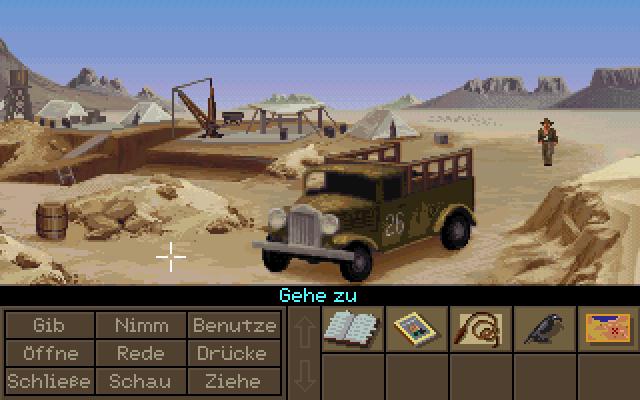
Task: Click the inventory scroll up arrow
Action: [304, 329]
